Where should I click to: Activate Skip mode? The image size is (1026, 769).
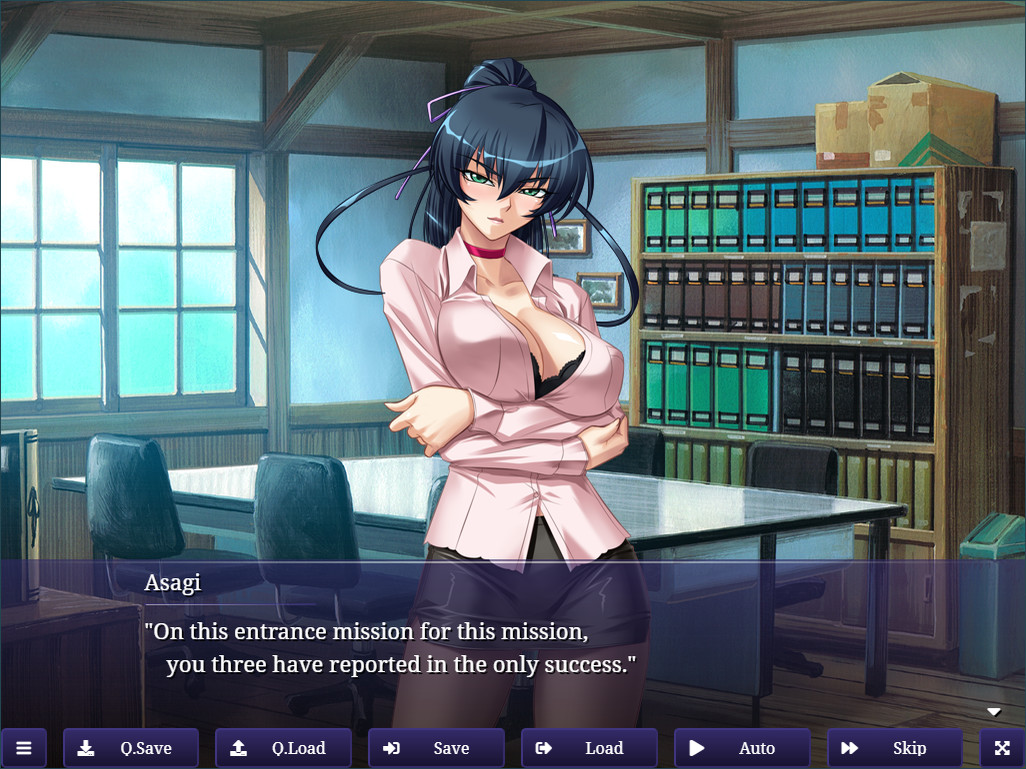coord(894,748)
